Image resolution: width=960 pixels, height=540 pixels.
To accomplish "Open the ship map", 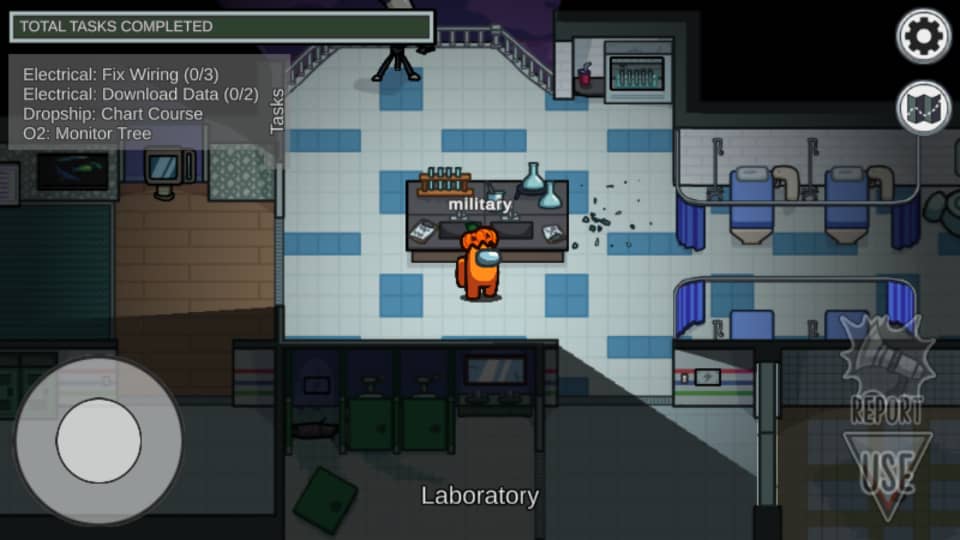I will point(923,108).
